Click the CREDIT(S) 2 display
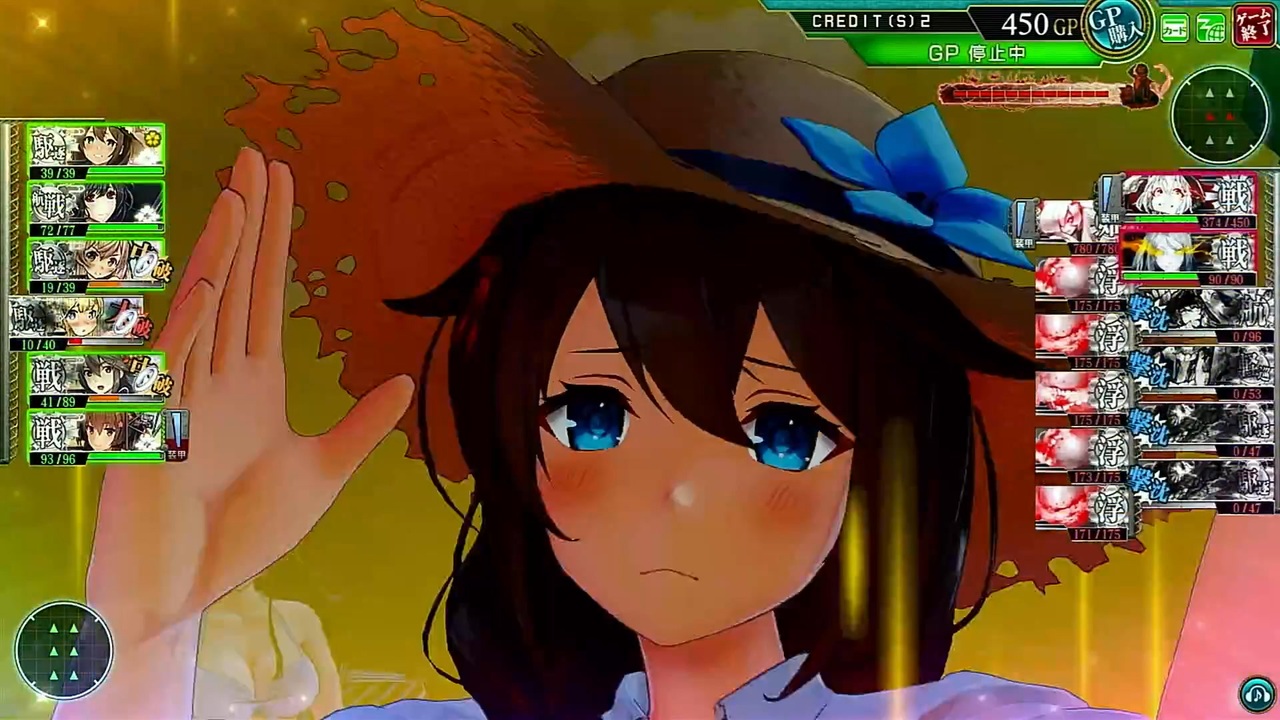 870,20
